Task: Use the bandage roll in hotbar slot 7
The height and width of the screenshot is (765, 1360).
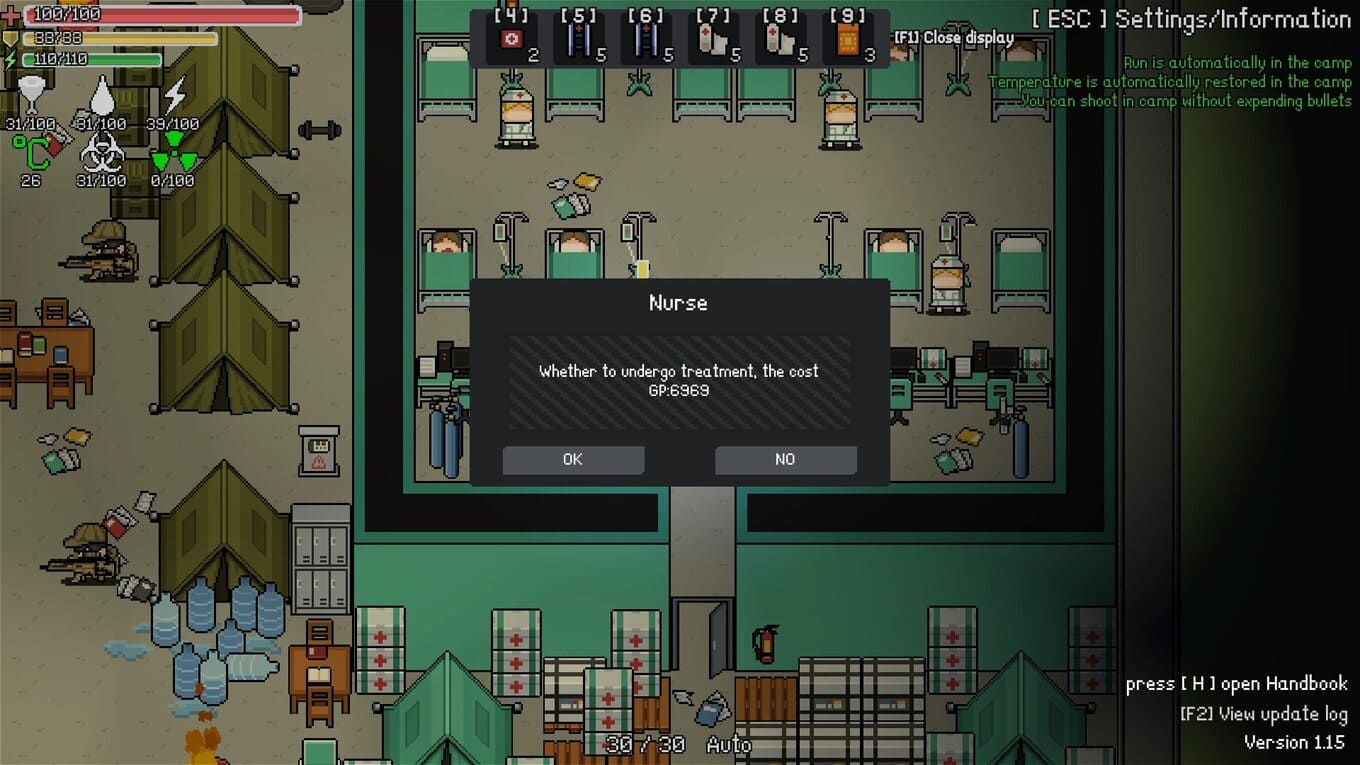Action: point(714,41)
